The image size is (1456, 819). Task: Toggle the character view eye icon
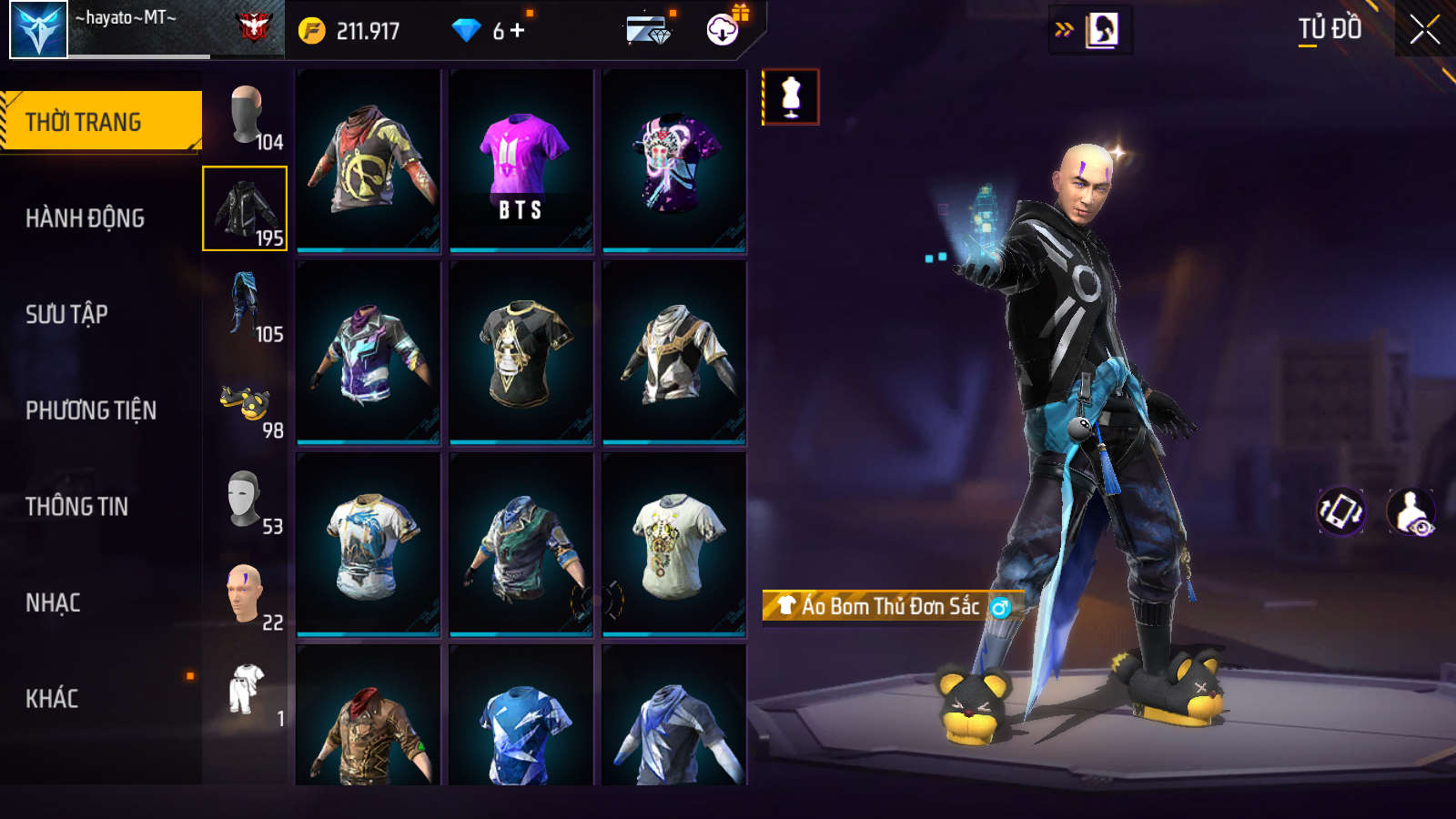click(x=1411, y=511)
